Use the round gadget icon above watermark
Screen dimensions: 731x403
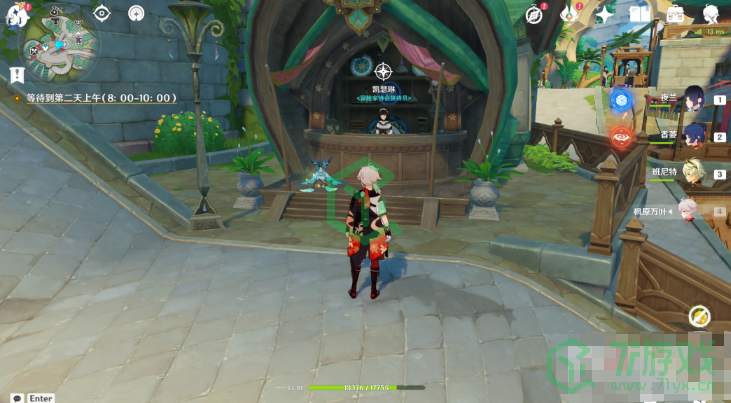(x=700, y=317)
